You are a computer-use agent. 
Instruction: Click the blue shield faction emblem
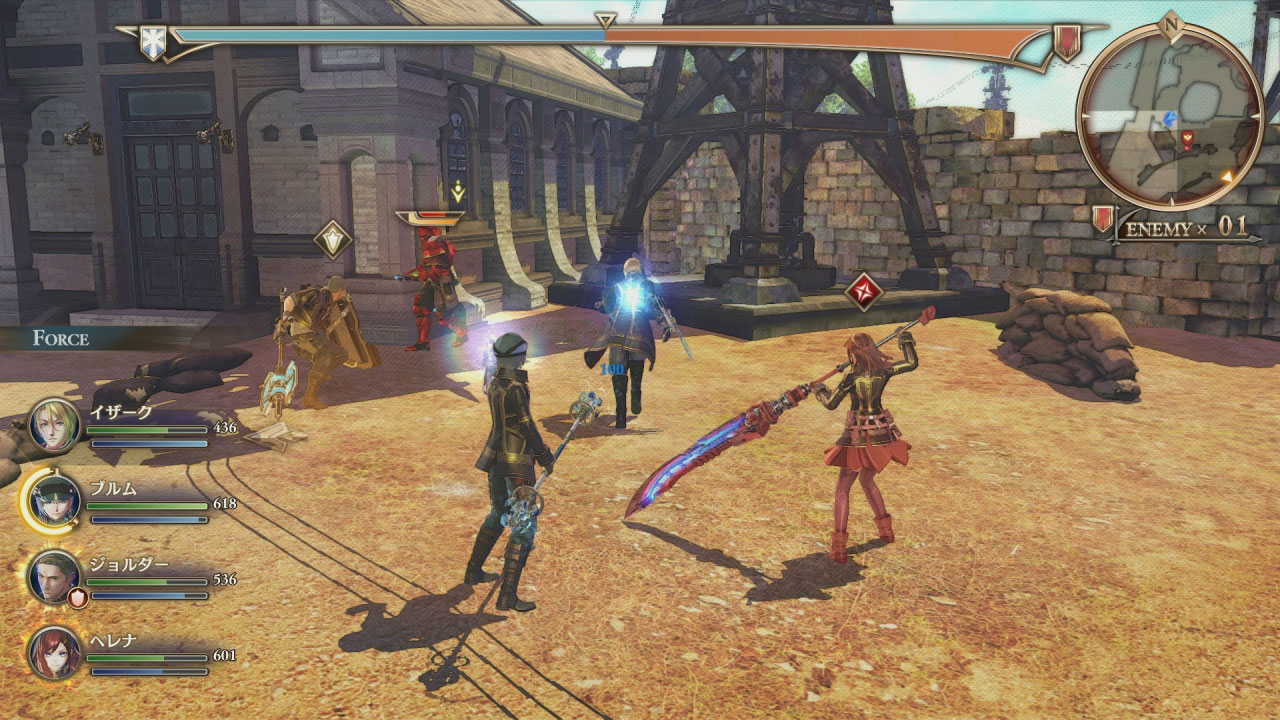[153, 42]
